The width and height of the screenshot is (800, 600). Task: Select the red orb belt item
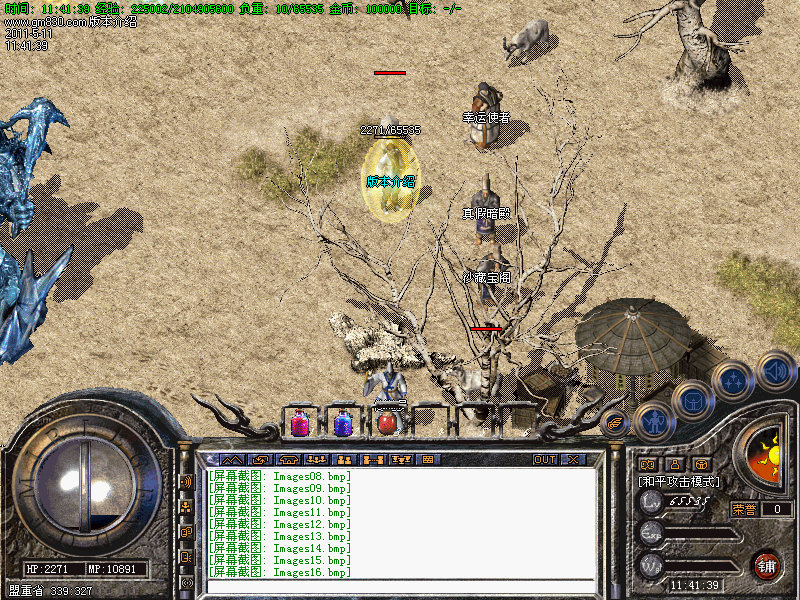(387, 423)
